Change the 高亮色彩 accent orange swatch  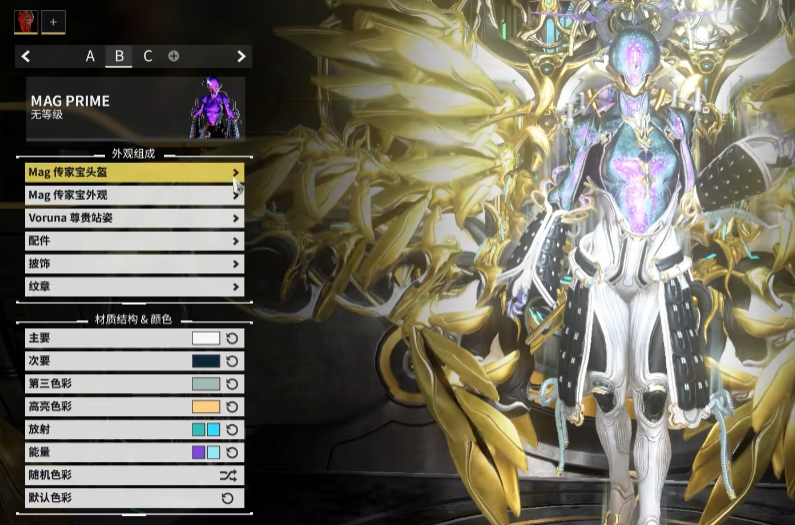(205, 407)
